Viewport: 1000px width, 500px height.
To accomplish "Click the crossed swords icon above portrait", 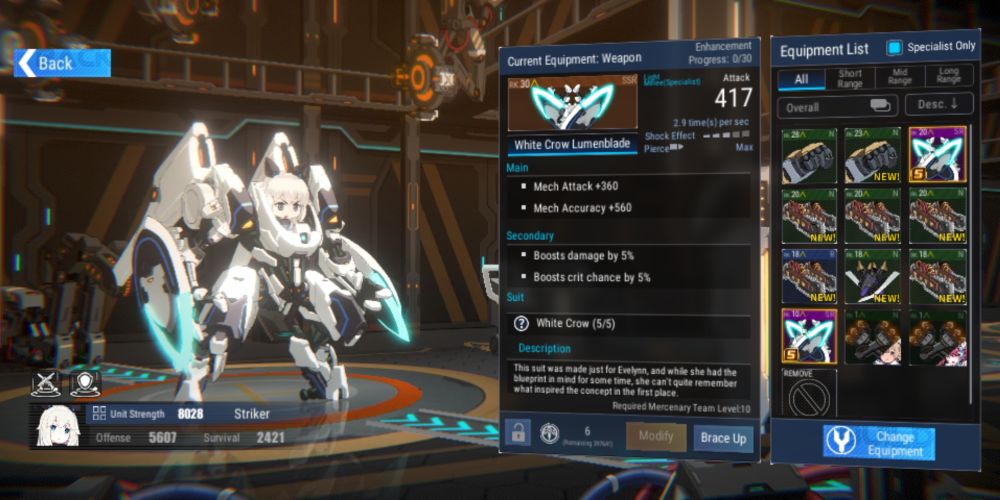I will 46,382.
